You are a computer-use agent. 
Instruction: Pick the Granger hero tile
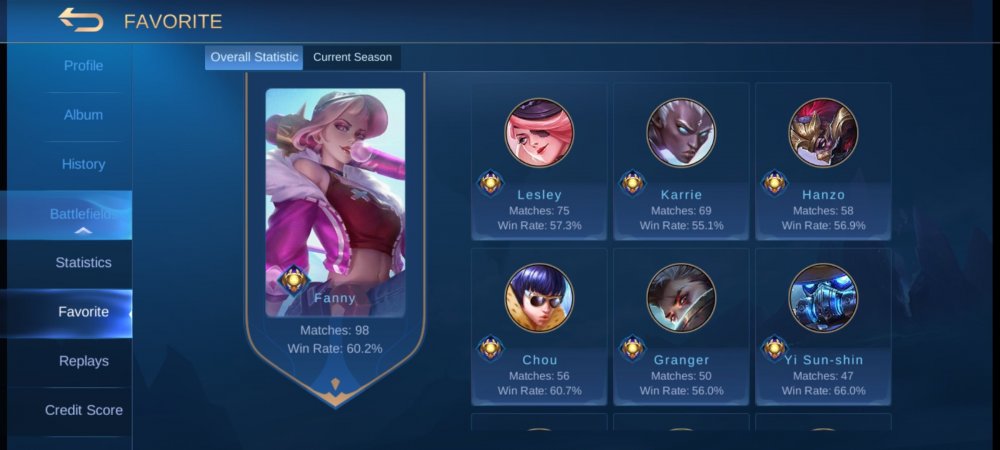(681, 327)
